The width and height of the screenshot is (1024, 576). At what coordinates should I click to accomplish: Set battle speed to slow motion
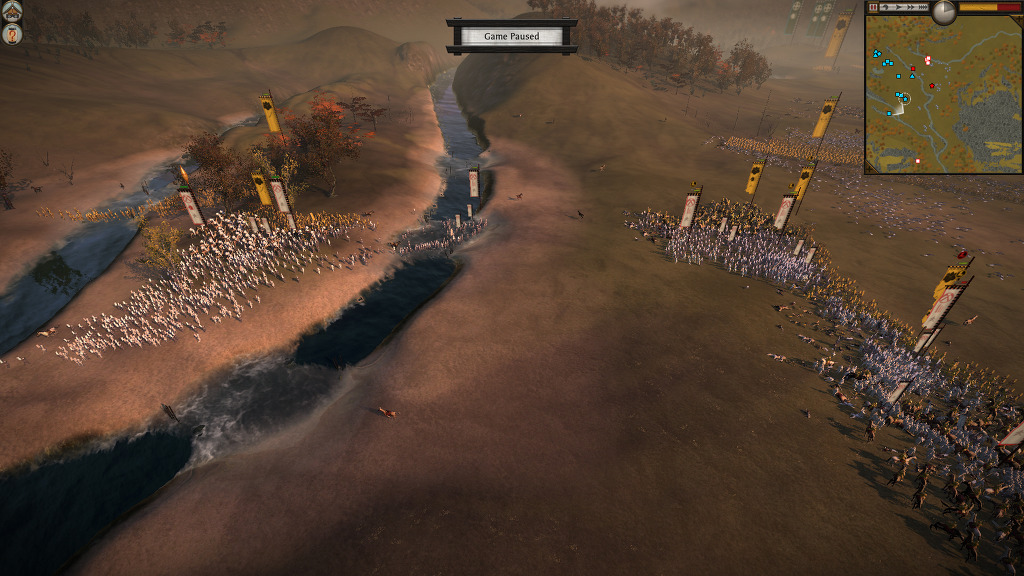tap(886, 7)
